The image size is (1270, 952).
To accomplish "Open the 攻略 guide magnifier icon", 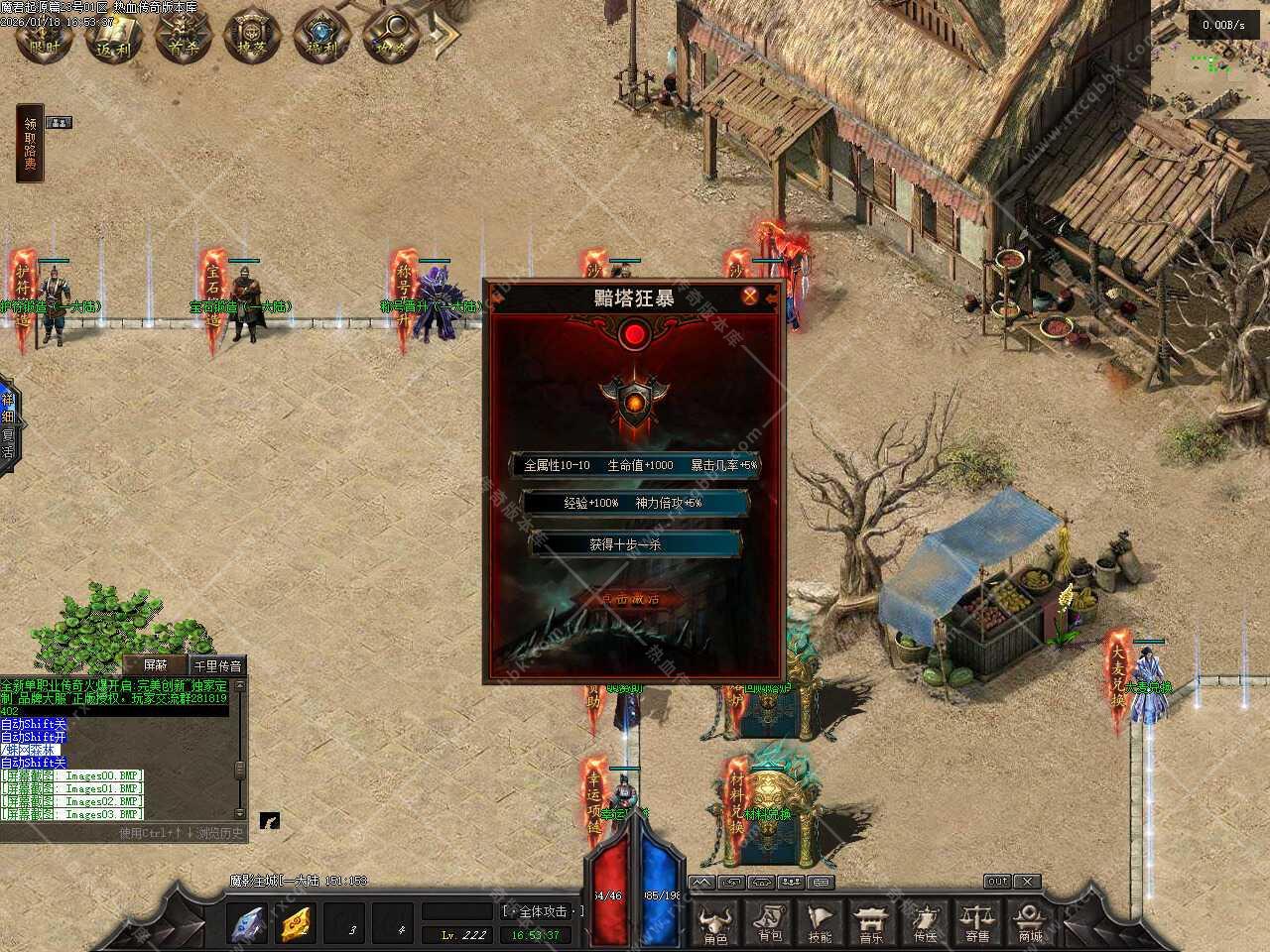I will coord(392,38).
